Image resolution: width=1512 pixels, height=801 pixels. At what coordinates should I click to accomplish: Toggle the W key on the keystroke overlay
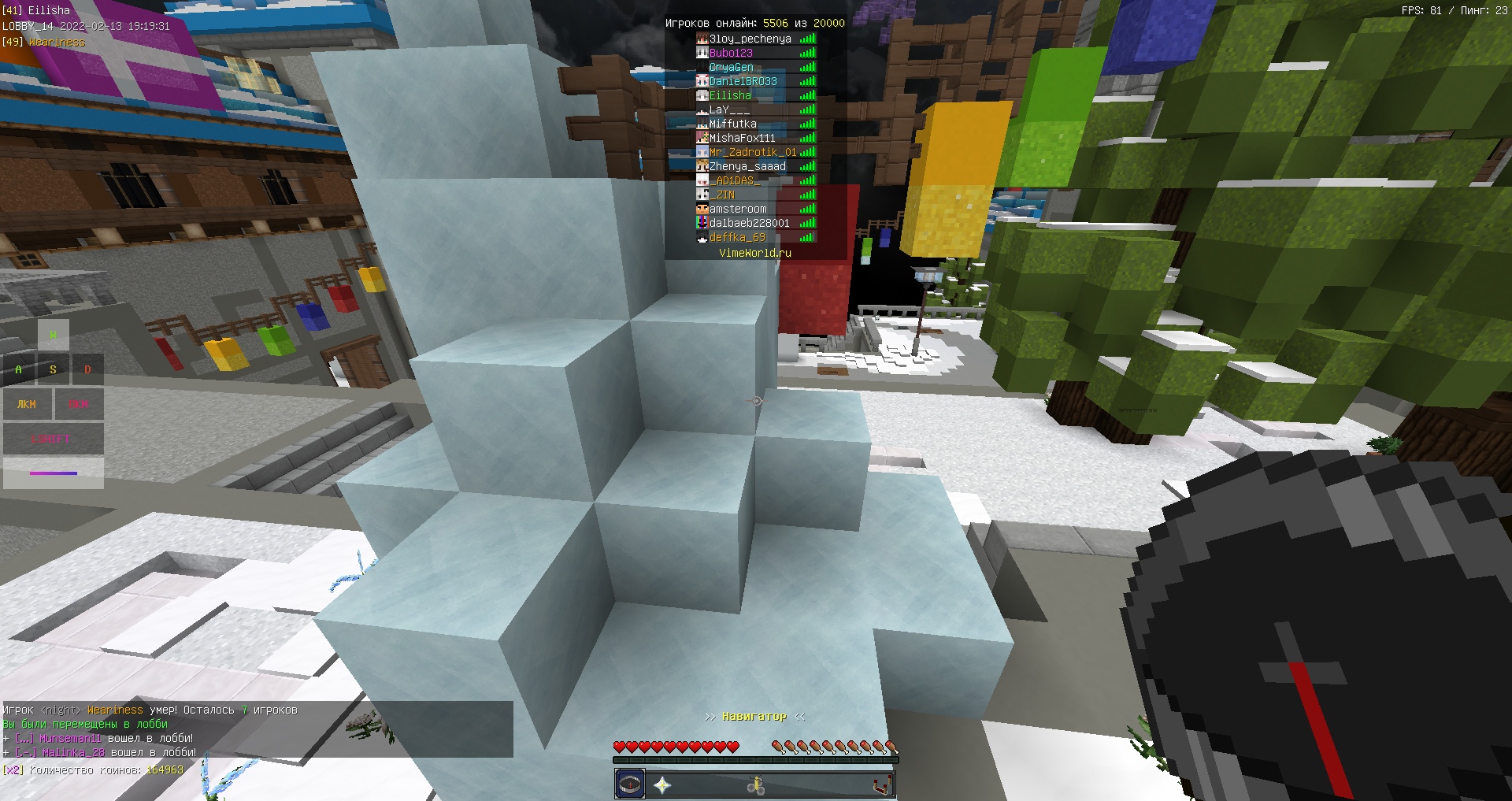coord(54,334)
